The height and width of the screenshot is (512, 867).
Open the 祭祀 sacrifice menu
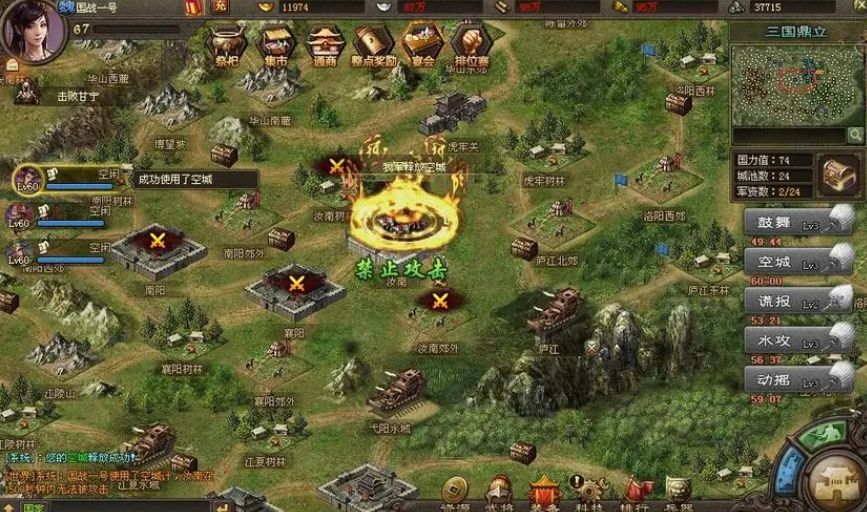[226, 44]
